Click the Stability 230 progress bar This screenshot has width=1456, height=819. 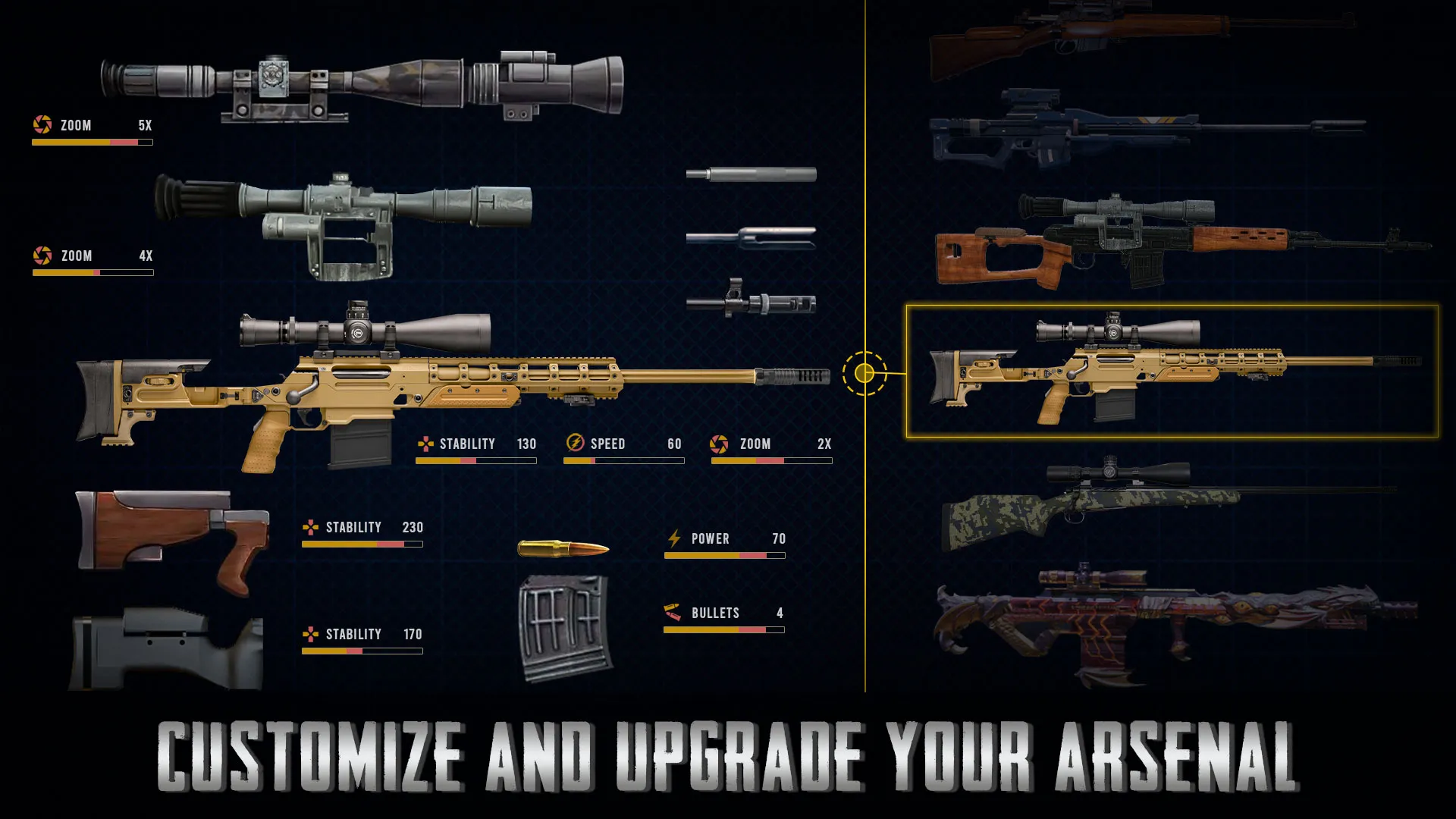coord(362,544)
